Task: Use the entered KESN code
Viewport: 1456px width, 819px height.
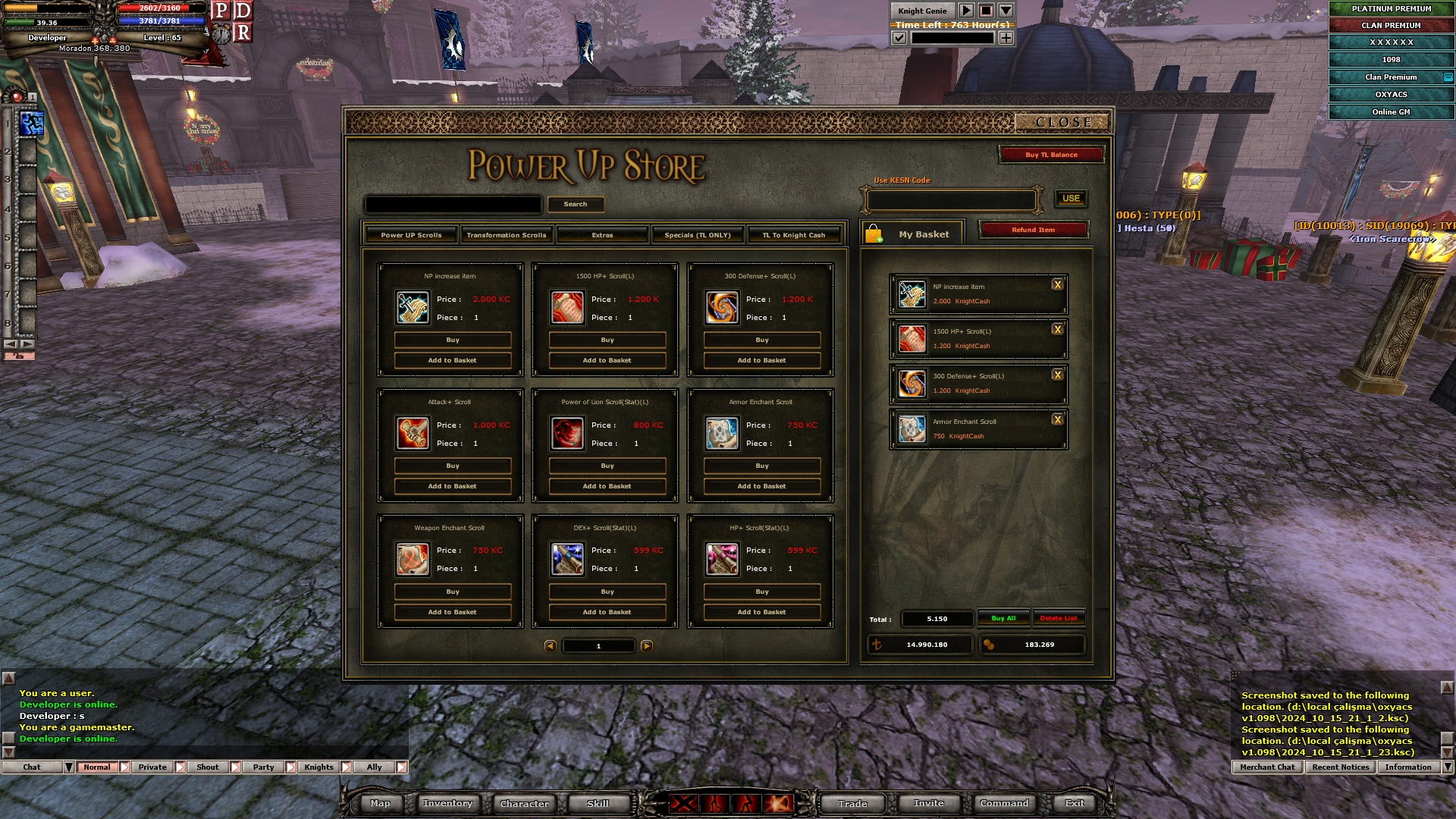Action: coord(1071,199)
